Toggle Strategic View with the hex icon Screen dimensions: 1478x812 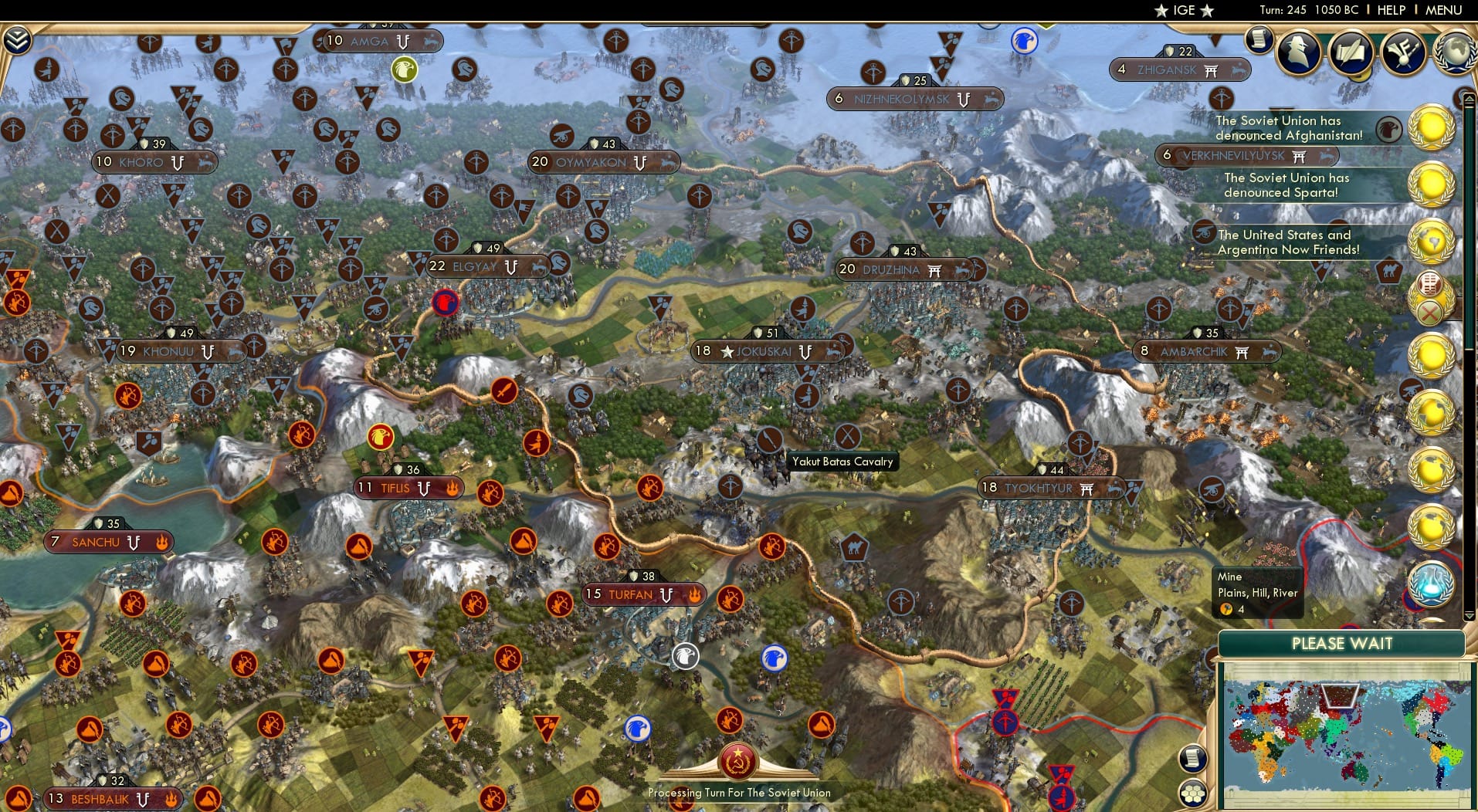click(1194, 792)
